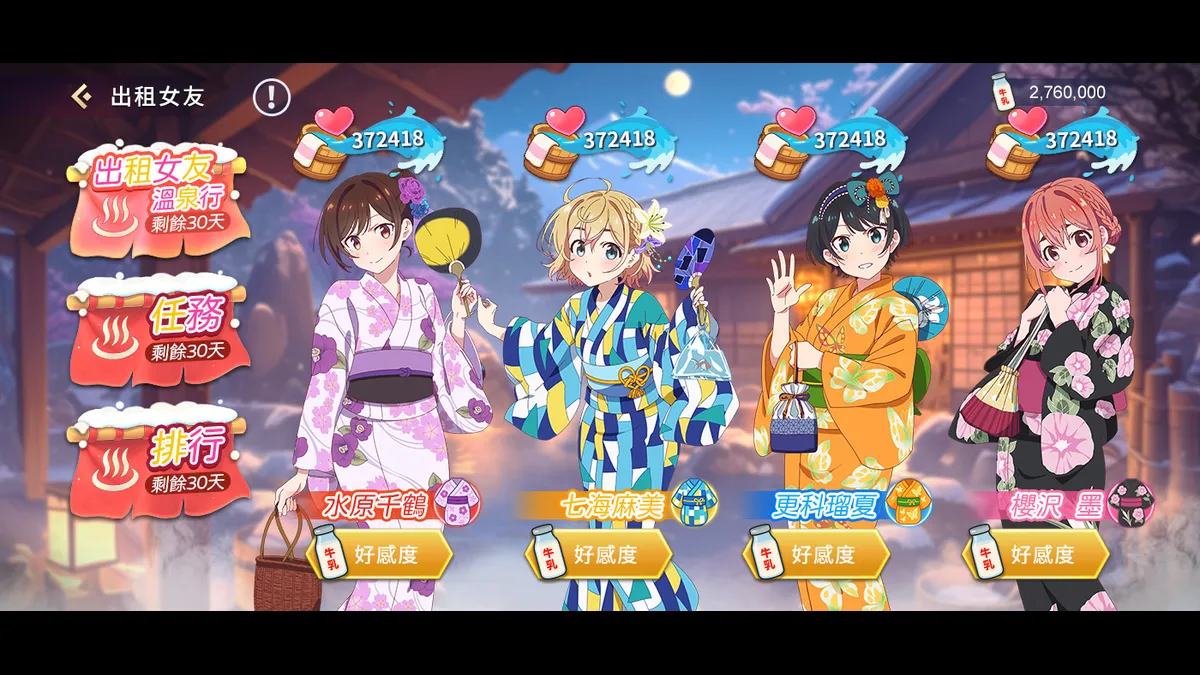Choose 更科瑠夏's orange yukata icon
Screen dimensions: 1200x675
point(908,503)
